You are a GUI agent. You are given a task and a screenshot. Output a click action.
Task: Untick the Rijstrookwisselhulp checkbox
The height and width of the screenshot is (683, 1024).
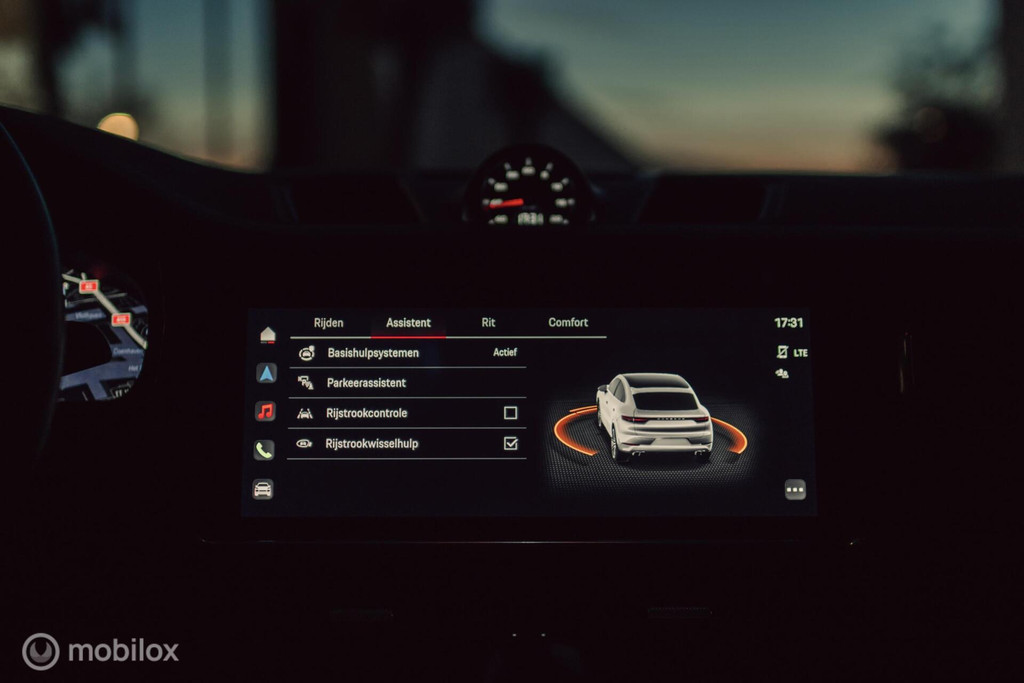(x=511, y=443)
